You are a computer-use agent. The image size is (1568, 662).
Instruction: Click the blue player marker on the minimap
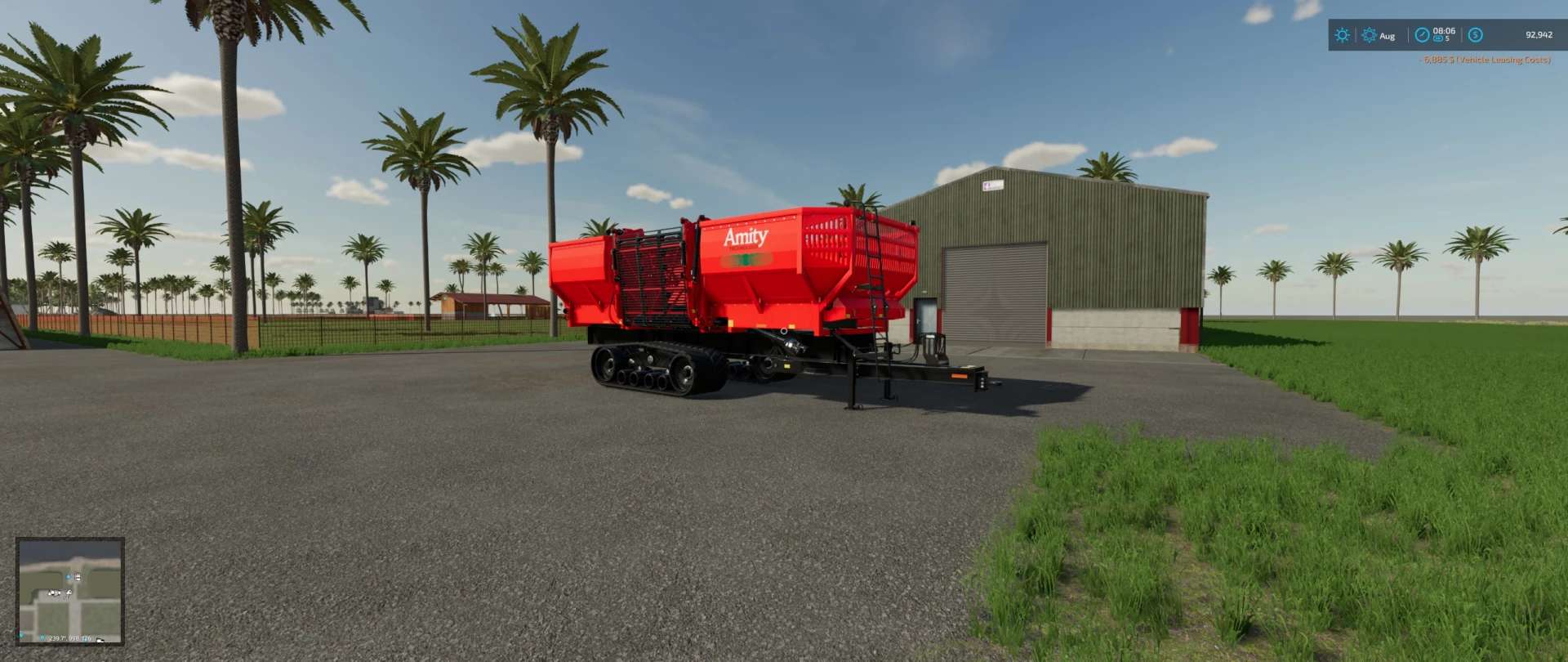68,577
